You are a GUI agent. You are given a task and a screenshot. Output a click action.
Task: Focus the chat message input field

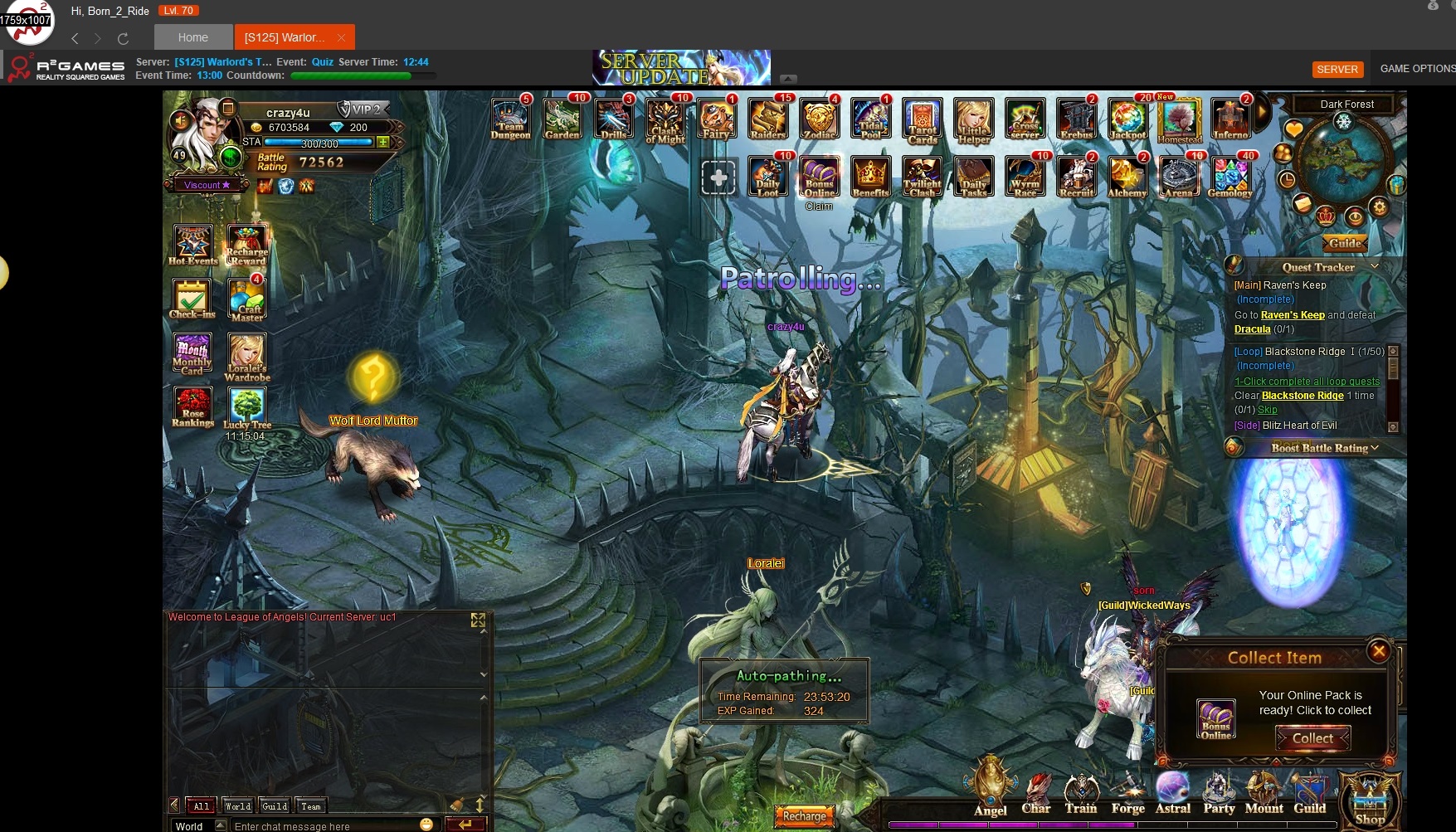324,826
